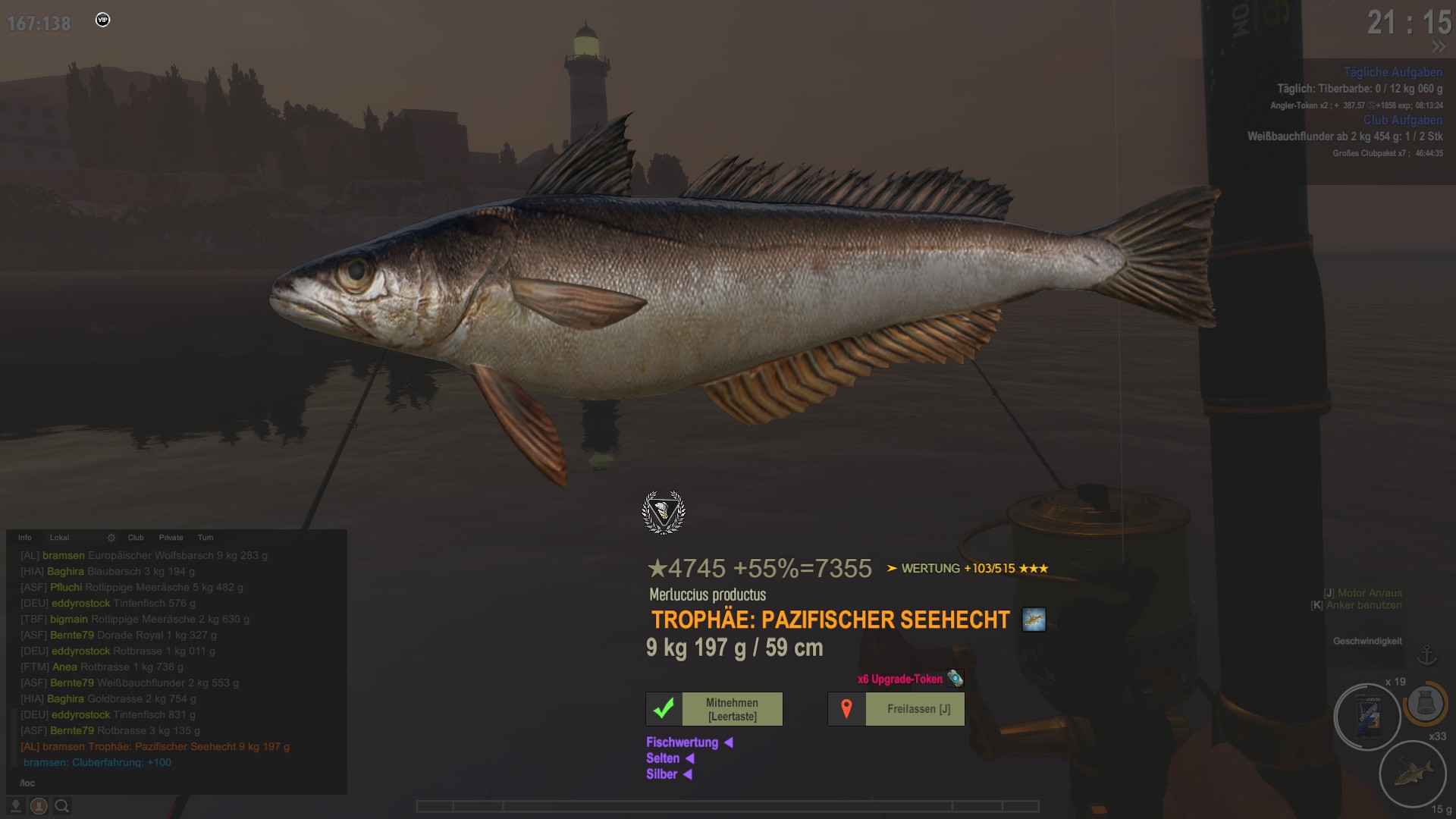Toggle the anchor icon
Viewport: 1456px width, 819px height.
[1427, 655]
